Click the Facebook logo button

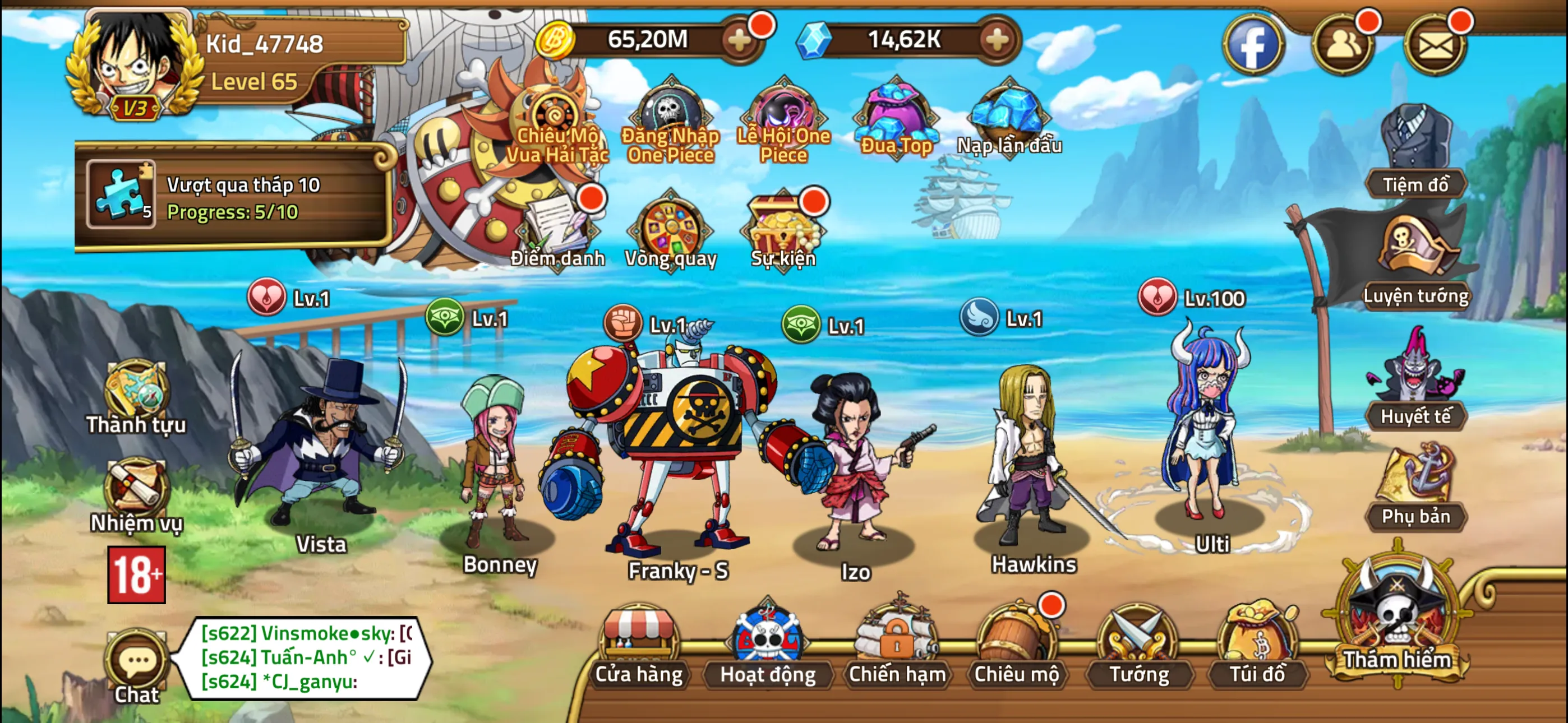point(1252,45)
